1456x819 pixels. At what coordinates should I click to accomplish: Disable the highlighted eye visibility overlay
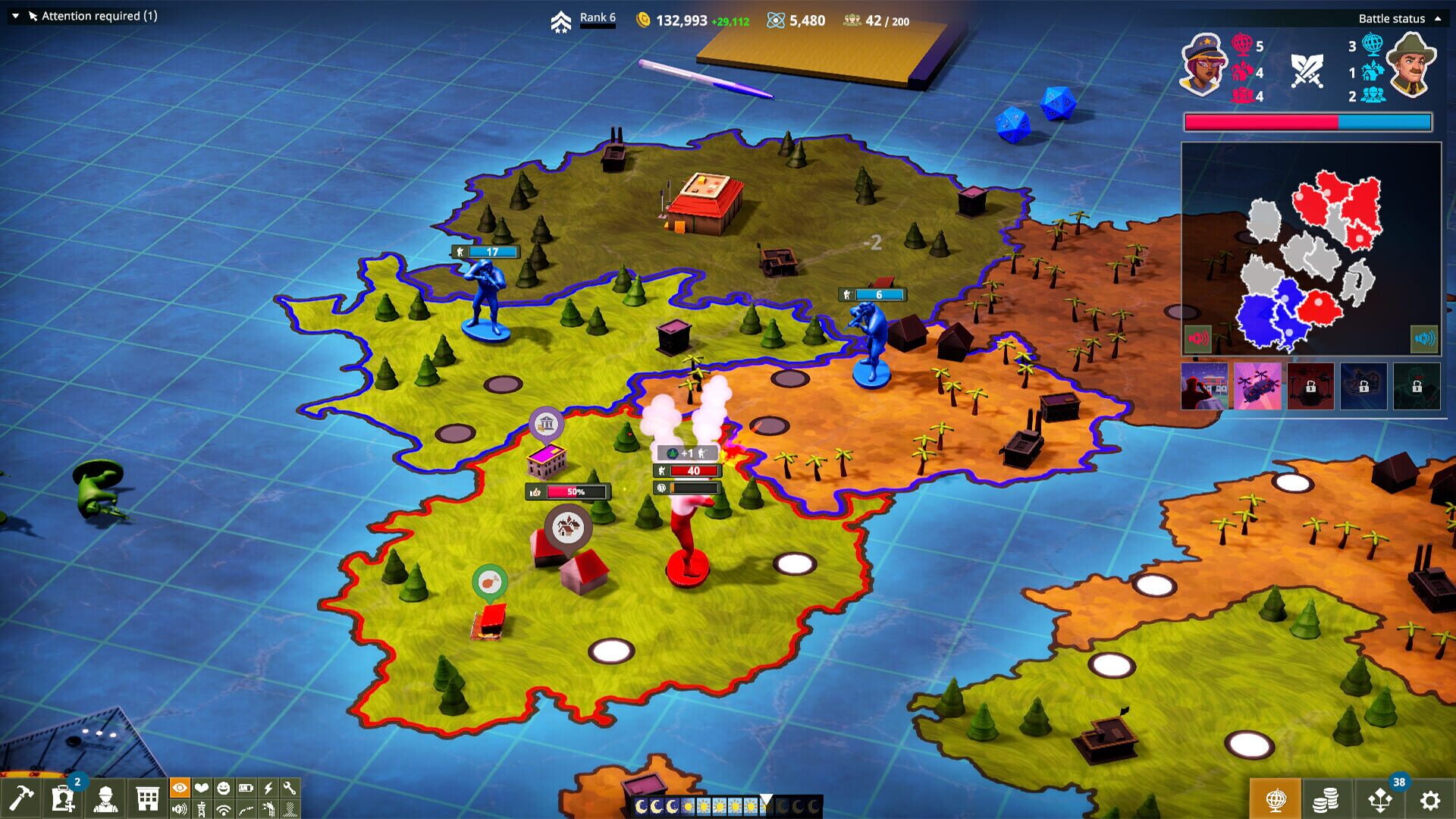179,789
